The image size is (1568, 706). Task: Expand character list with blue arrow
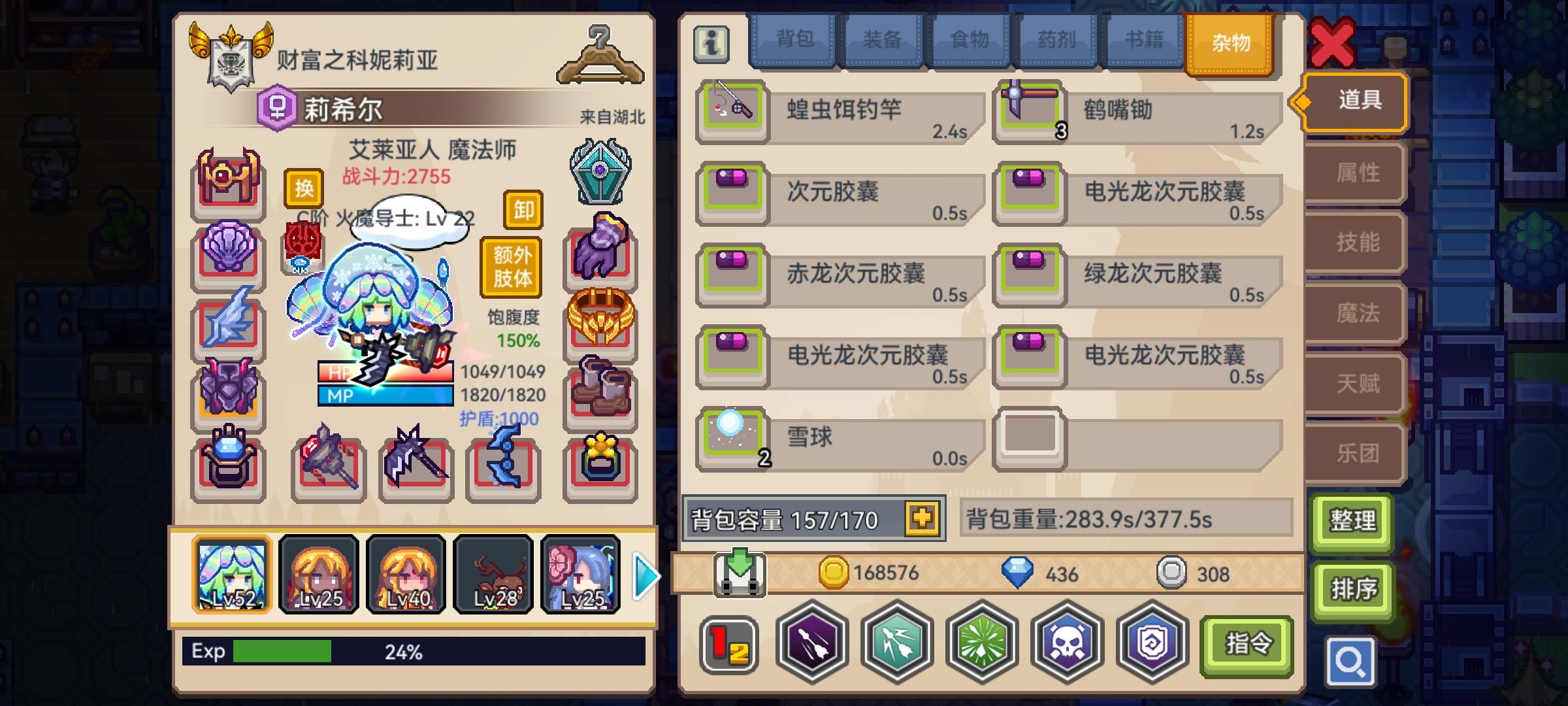645,574
